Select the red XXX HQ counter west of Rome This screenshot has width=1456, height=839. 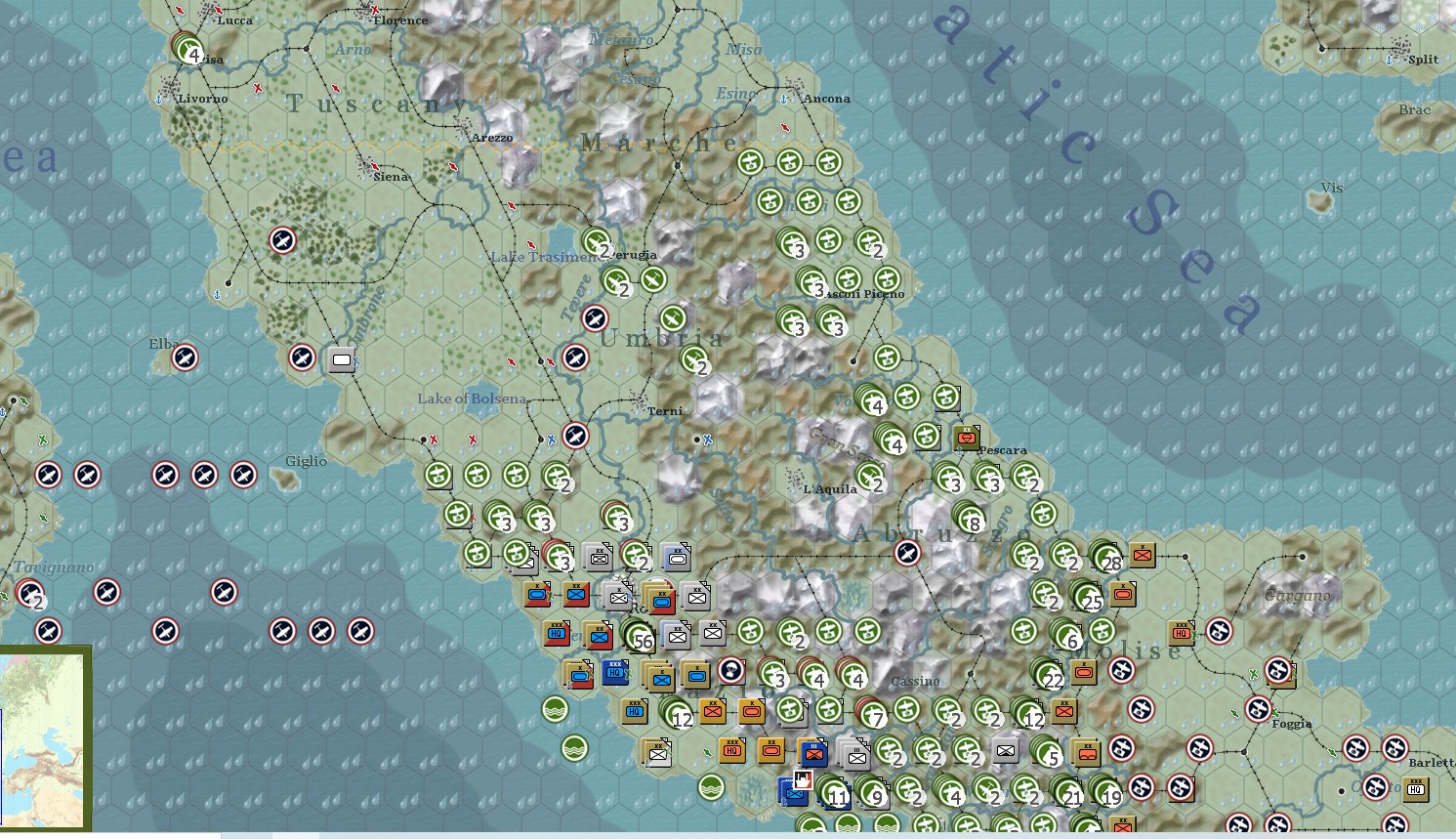[555, 635]
